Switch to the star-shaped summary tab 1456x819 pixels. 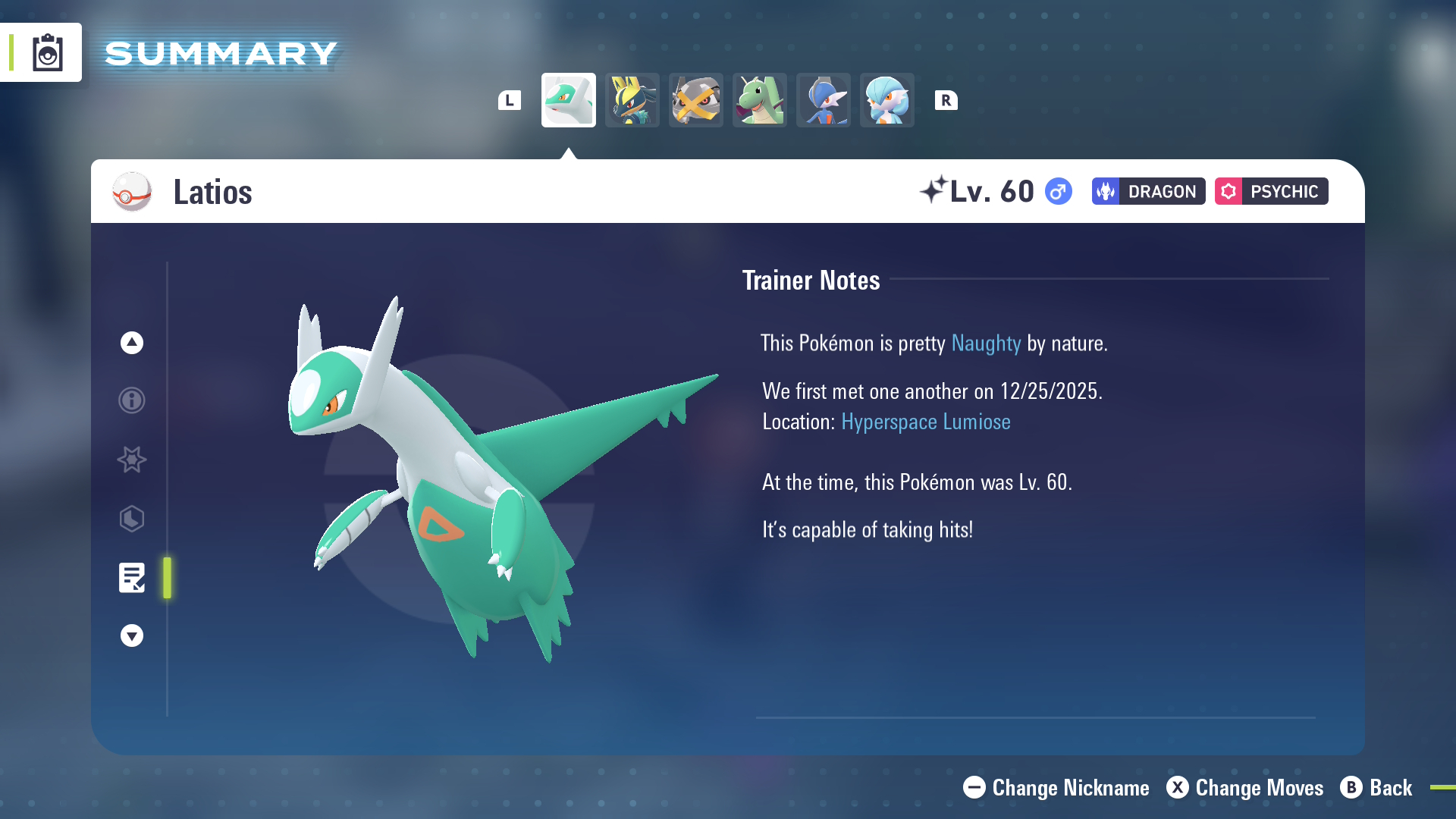[x=132, y=460]
